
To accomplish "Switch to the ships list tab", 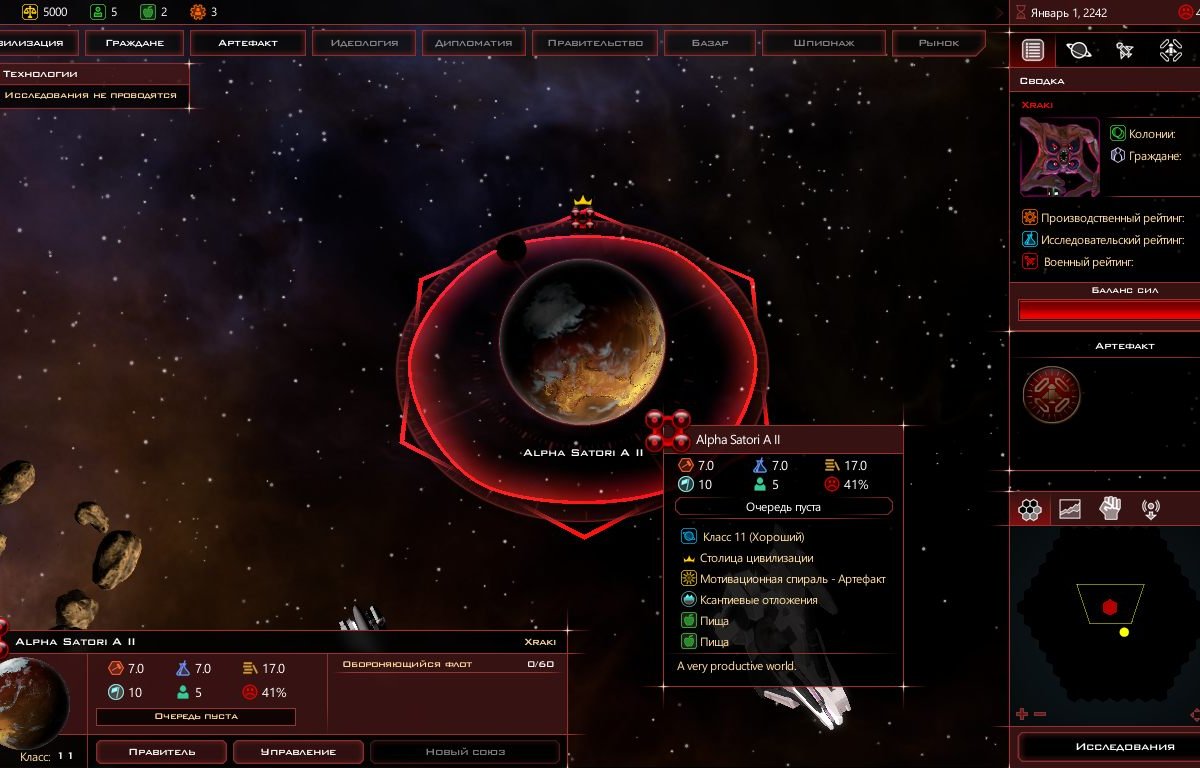I will click(1124, 50).
